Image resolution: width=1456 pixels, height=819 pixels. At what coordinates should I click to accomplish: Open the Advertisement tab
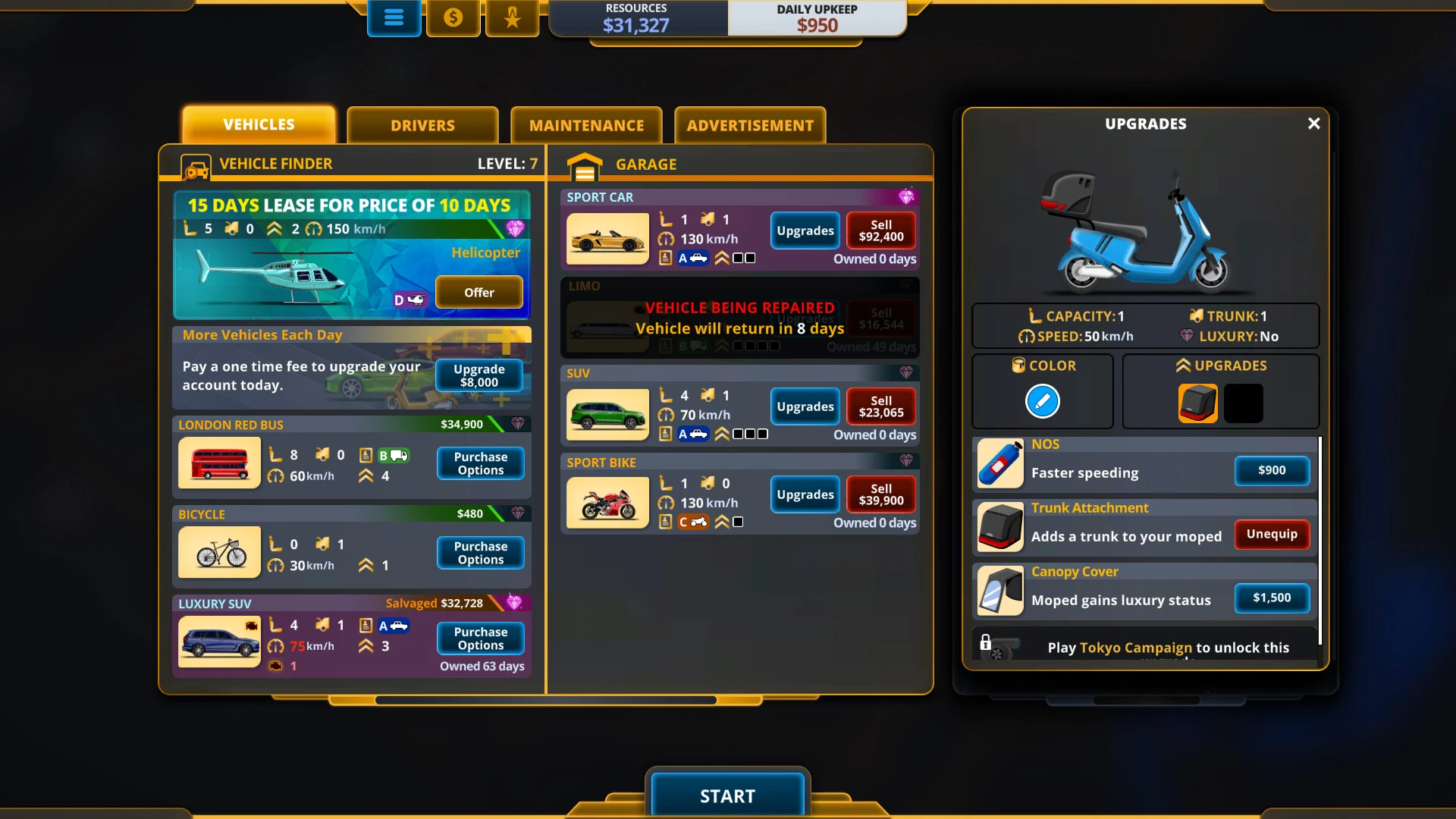pyautogui.click(x=749, y=125)
